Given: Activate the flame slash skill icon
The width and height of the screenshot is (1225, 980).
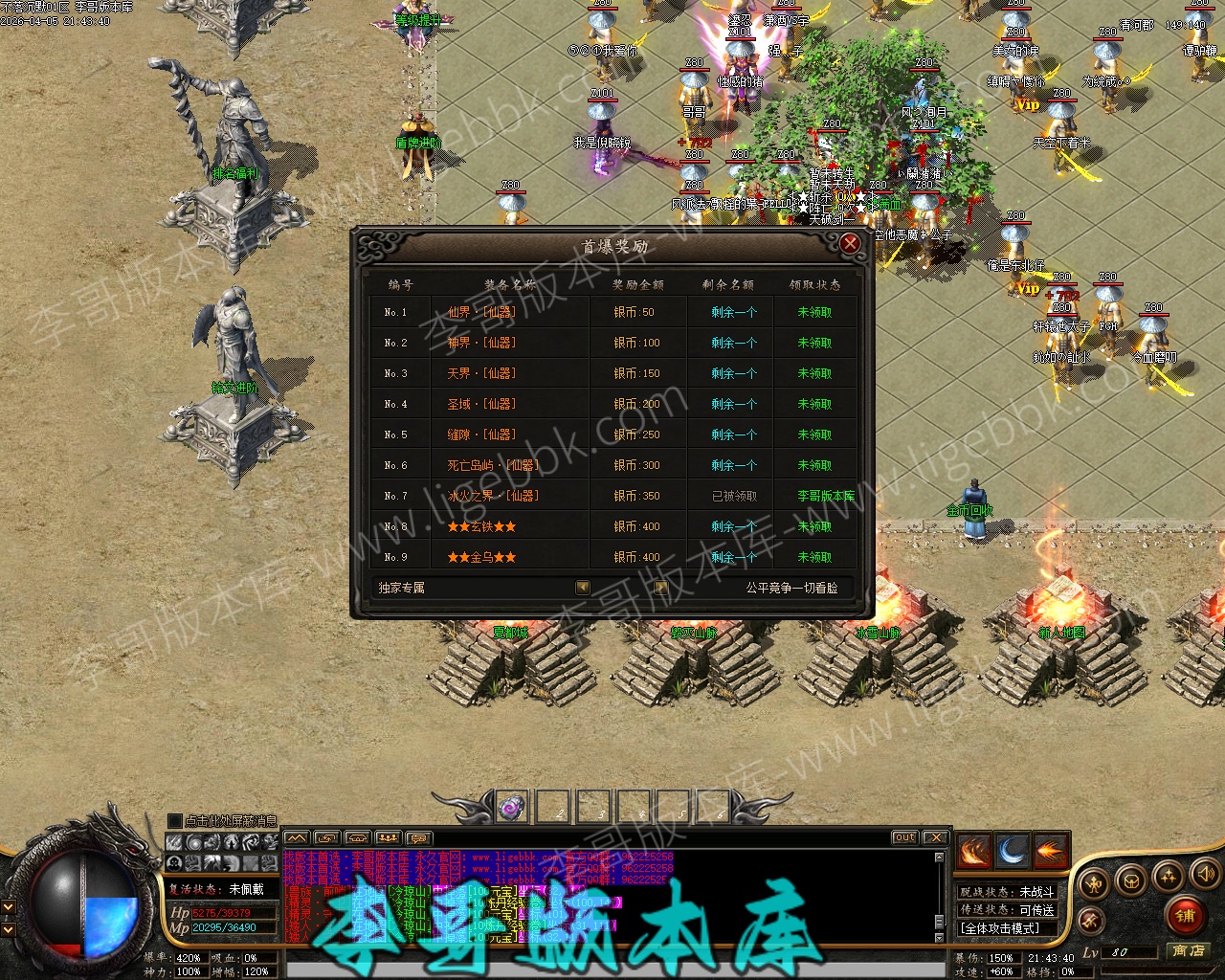Looking at the screenshot, I should point(973,851).
